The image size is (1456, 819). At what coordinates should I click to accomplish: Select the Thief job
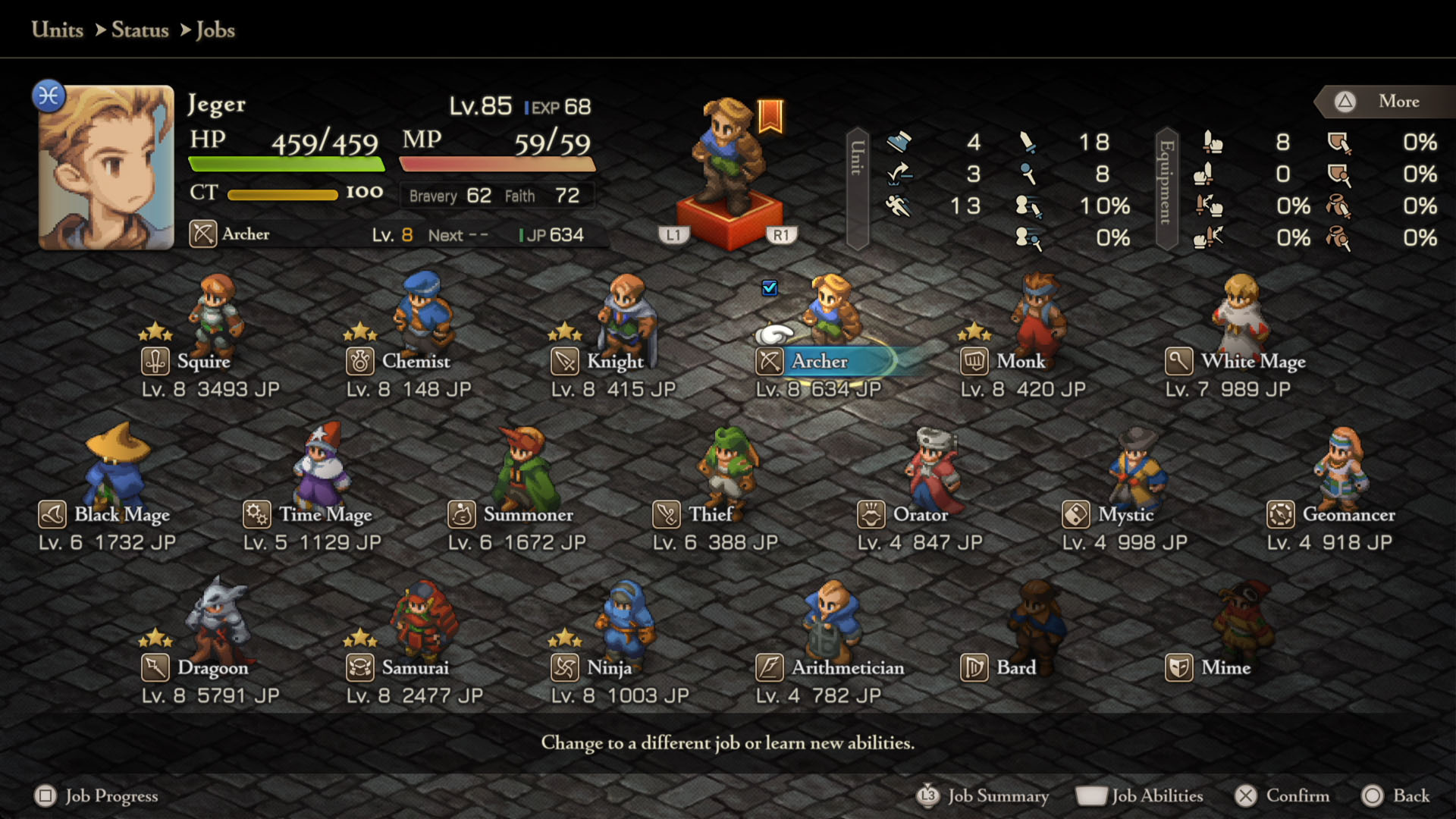click(x=710, y=515)
